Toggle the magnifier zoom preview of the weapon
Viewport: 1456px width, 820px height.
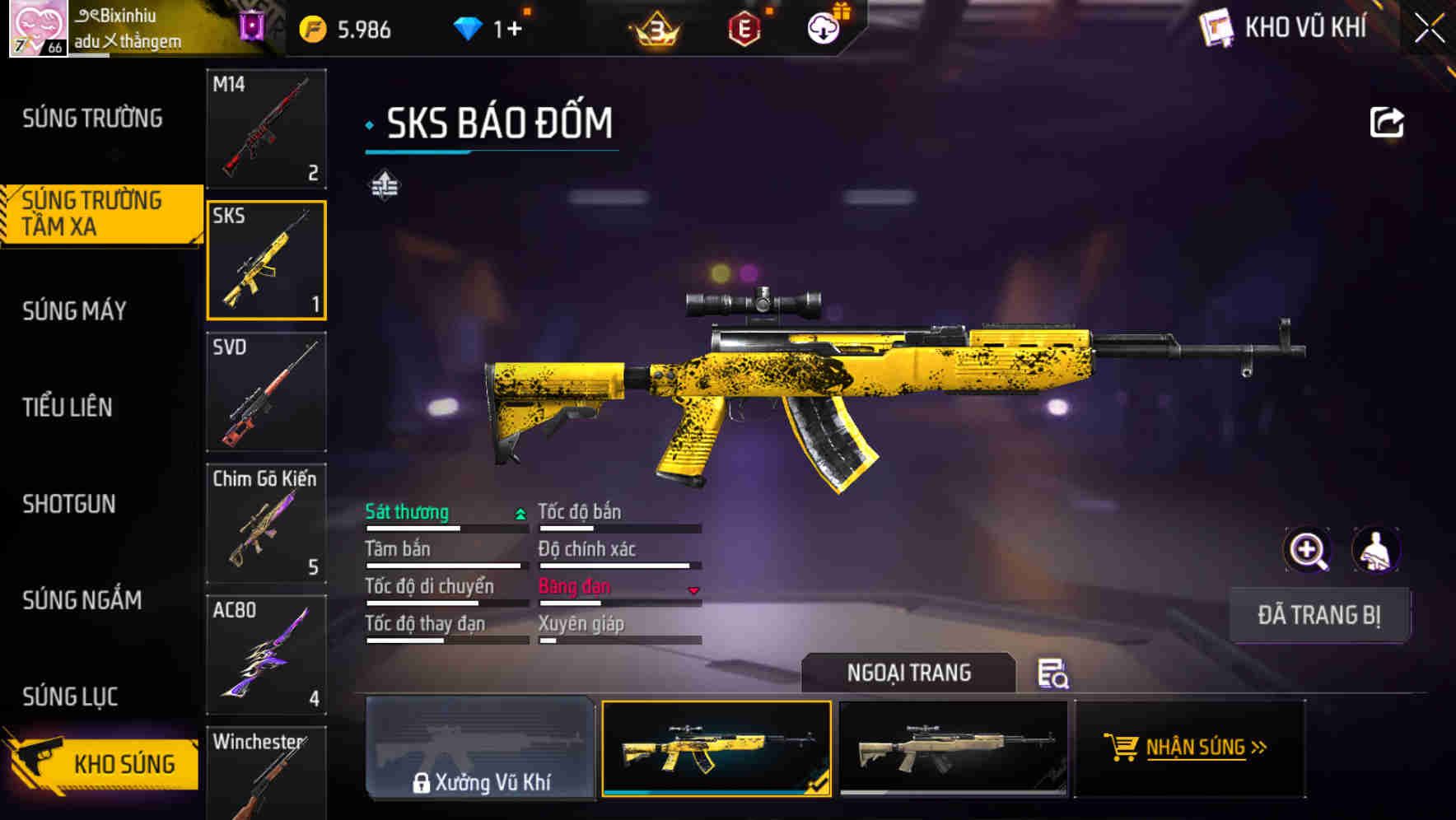coord(1305,549)
